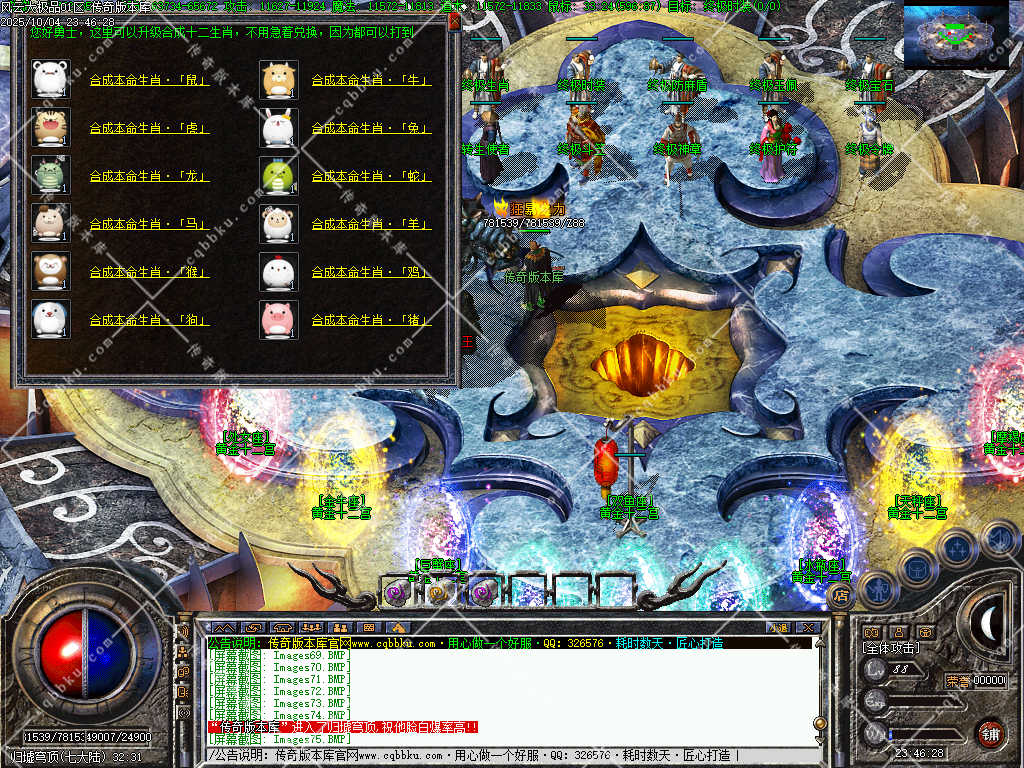Select the pink pig zodiac icon
Image resolution: width=1024 pixels, height=768 pixels.
coord(279,319)
